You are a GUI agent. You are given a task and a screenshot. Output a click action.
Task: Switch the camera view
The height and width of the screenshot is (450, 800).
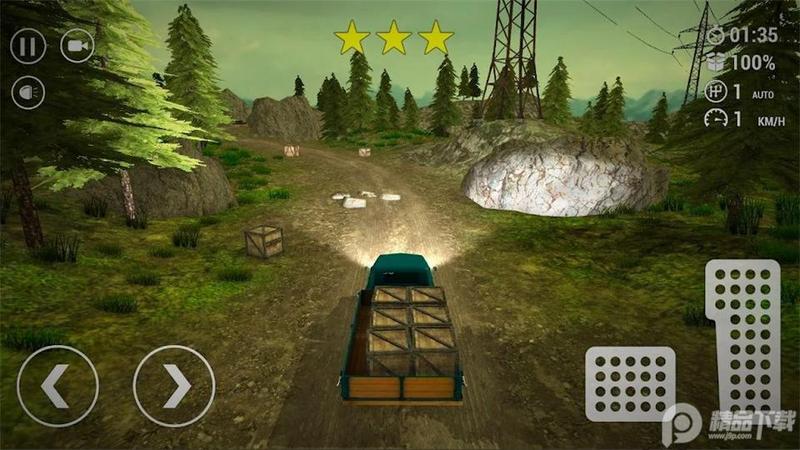pyautogui.click(x=77, y=46)
